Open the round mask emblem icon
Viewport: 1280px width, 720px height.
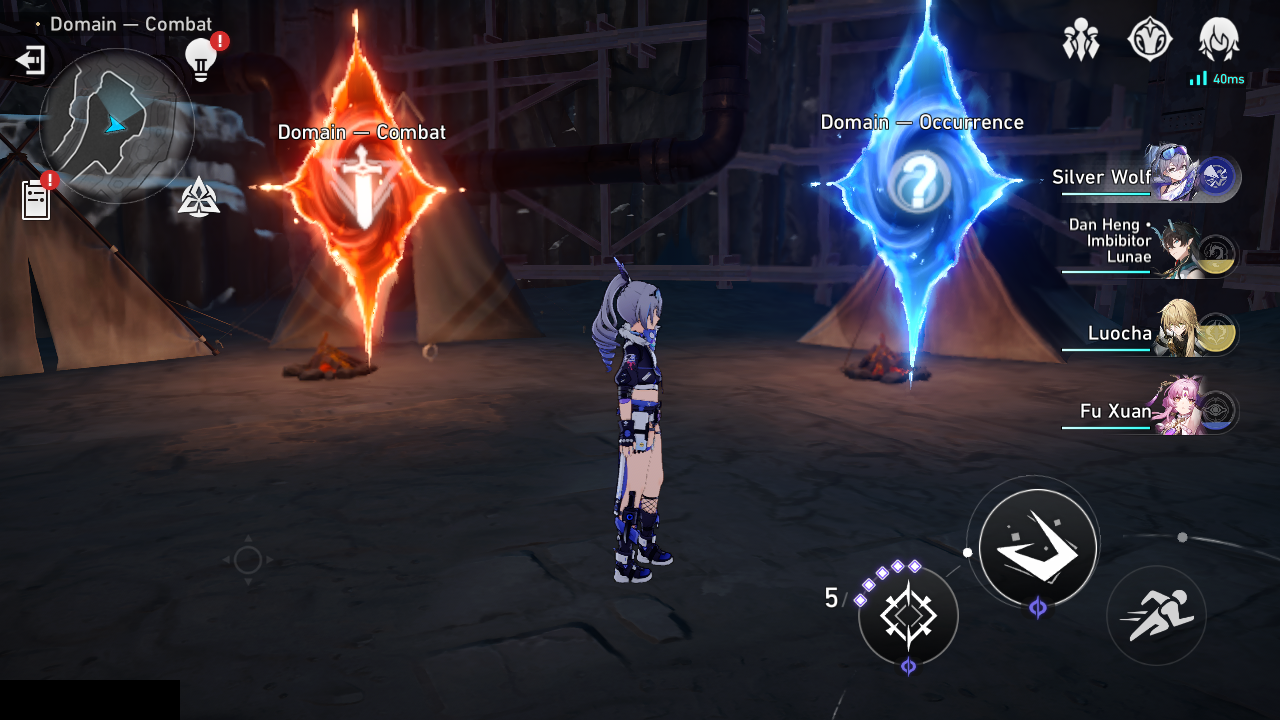(x=1150, y=41)
